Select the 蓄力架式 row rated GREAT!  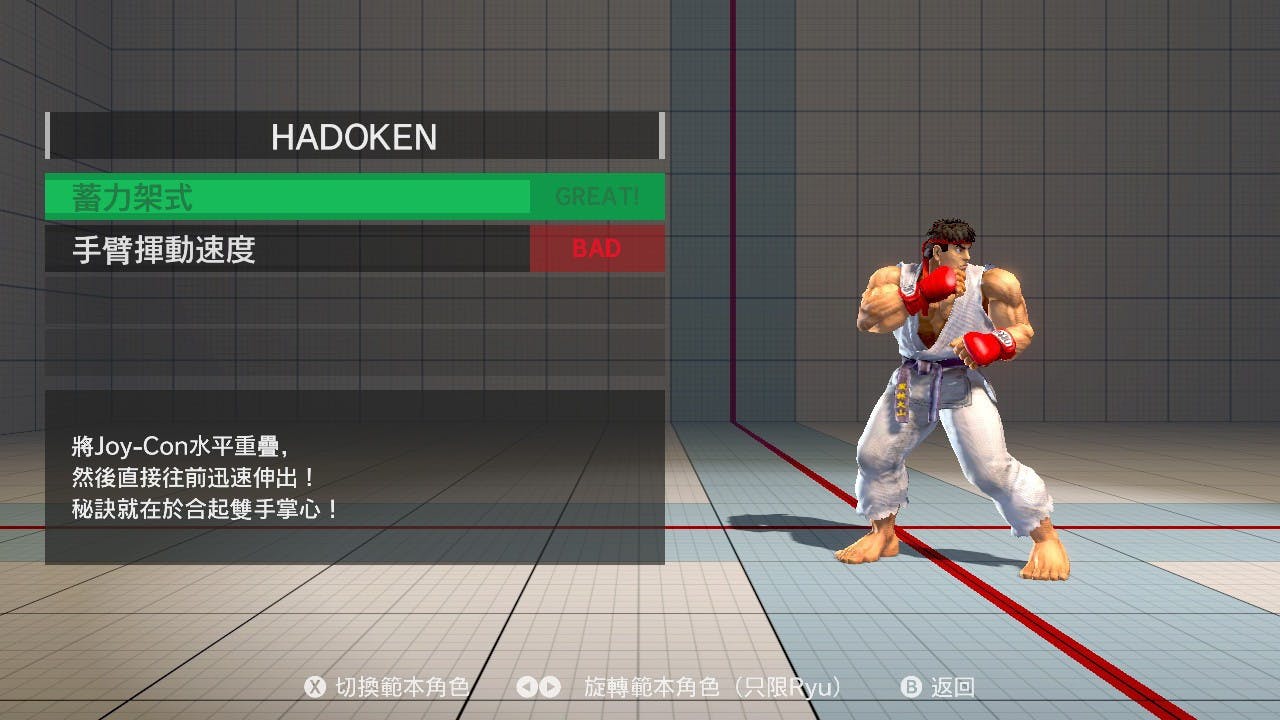pos(355,197)
